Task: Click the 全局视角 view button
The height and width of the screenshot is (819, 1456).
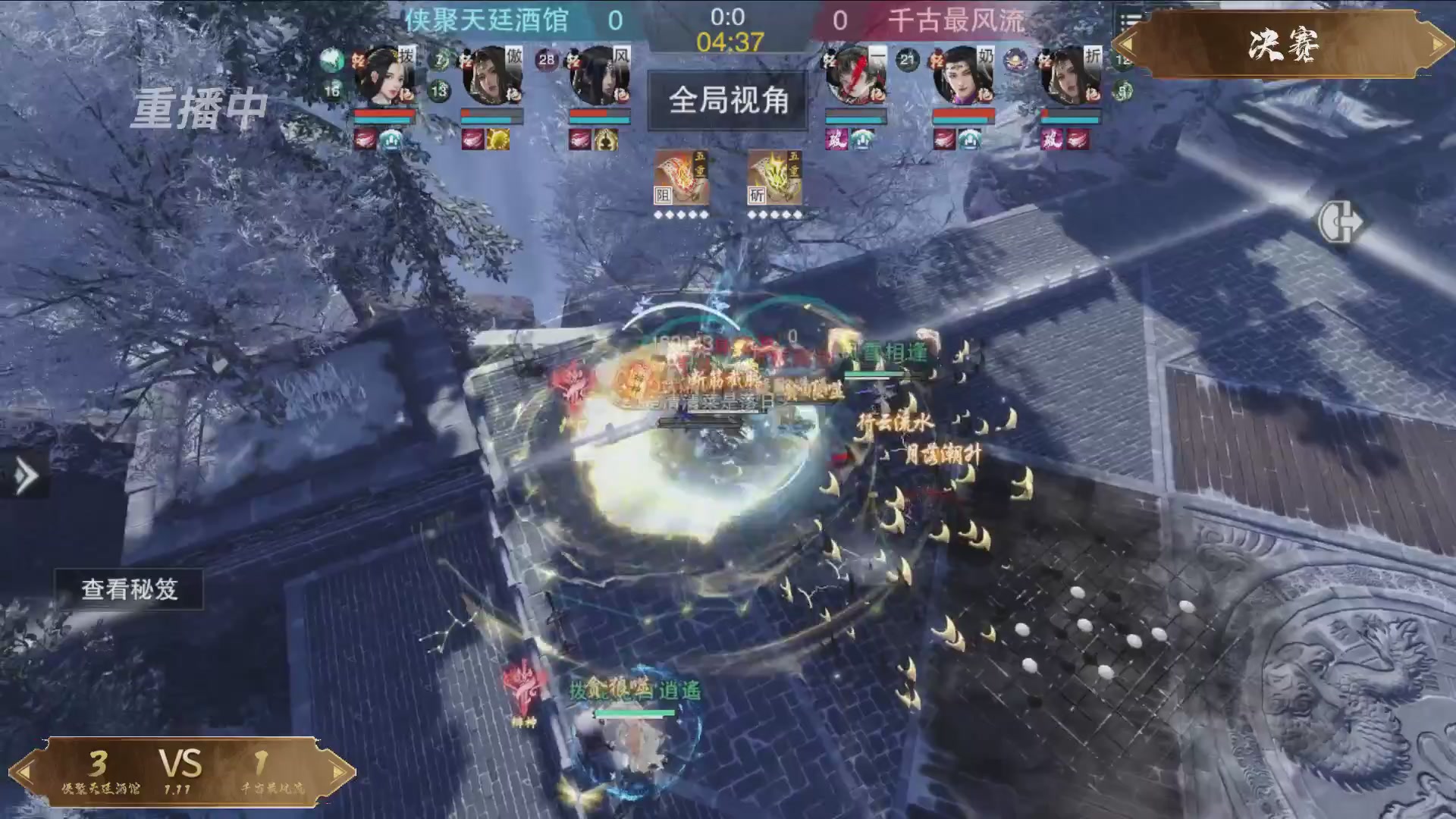Action: 727,103
